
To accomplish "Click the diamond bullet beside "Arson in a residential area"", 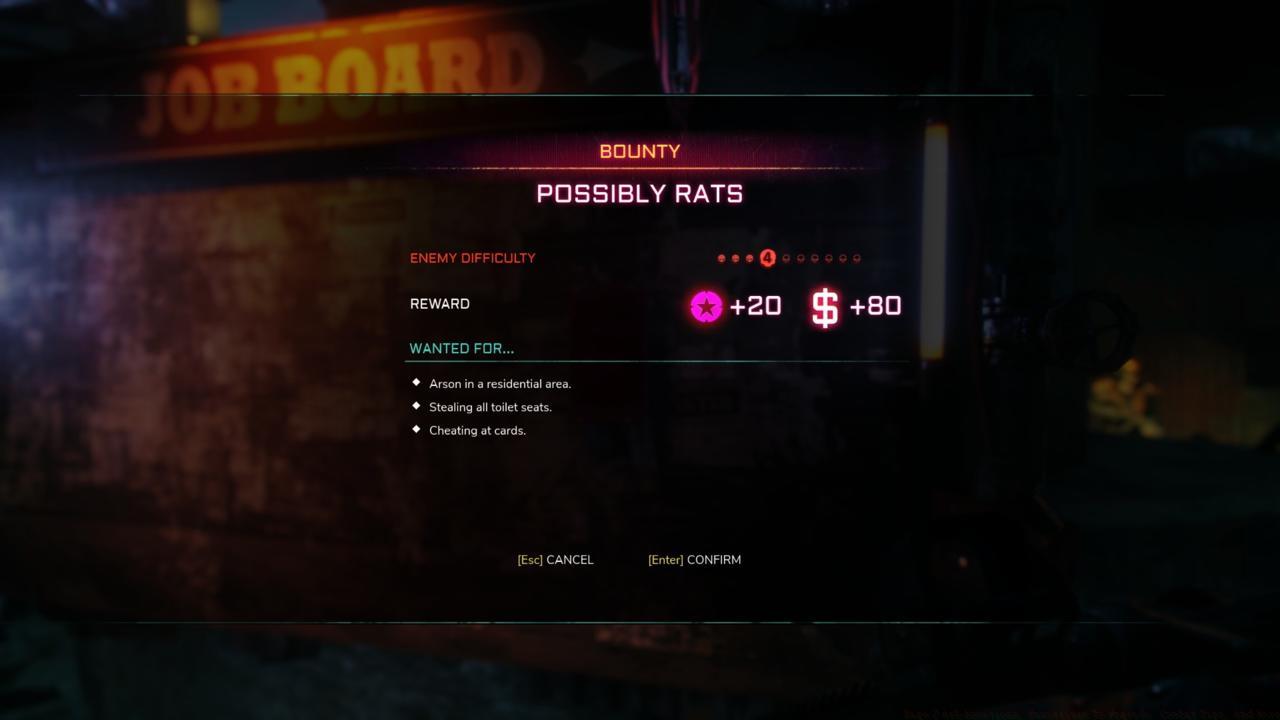I will 414,382.
